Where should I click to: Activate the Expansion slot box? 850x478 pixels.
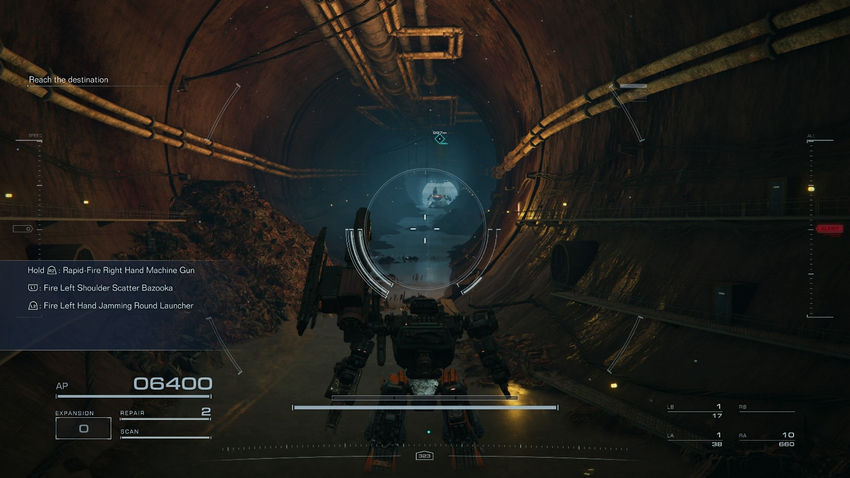click(83, 428)
